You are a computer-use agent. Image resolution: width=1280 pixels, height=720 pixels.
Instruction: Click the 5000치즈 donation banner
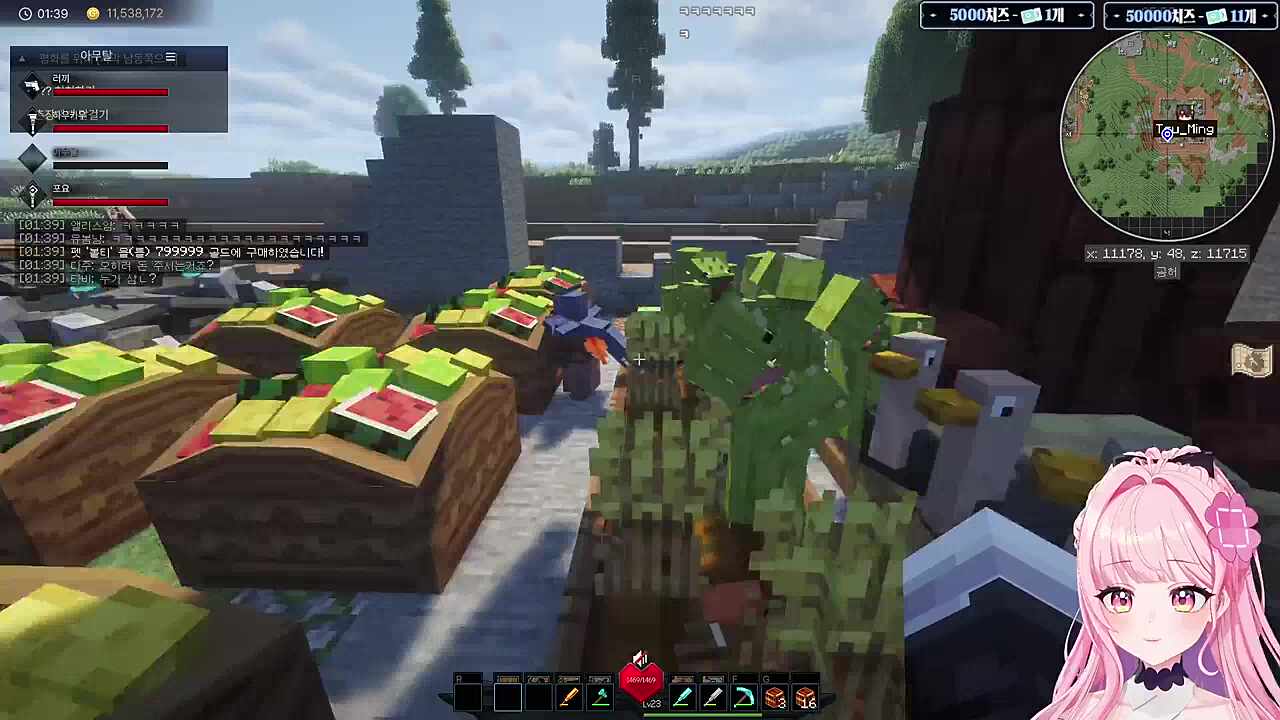1007,16
